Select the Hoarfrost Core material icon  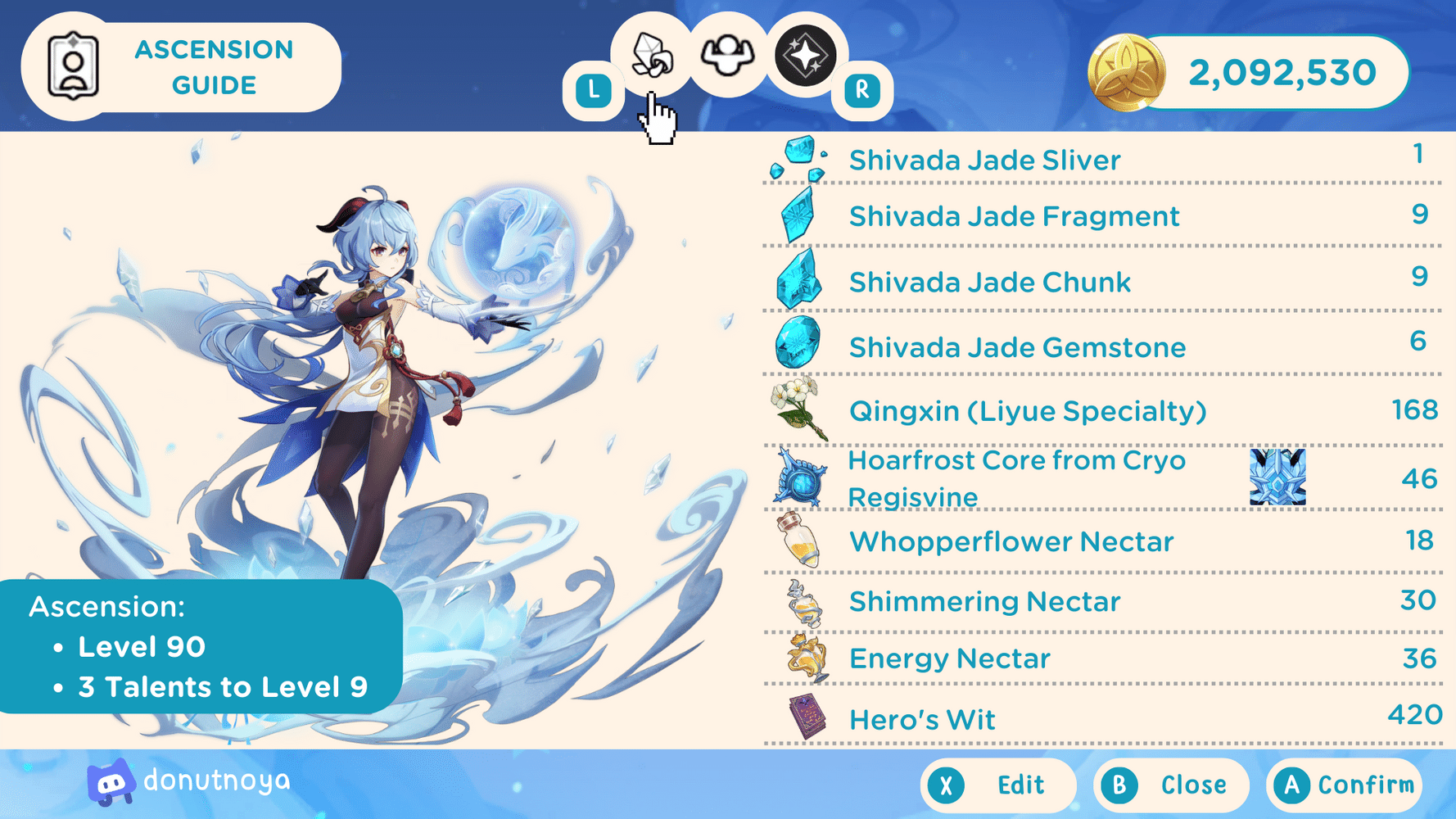pyautogui.click(x=798, y=478)
